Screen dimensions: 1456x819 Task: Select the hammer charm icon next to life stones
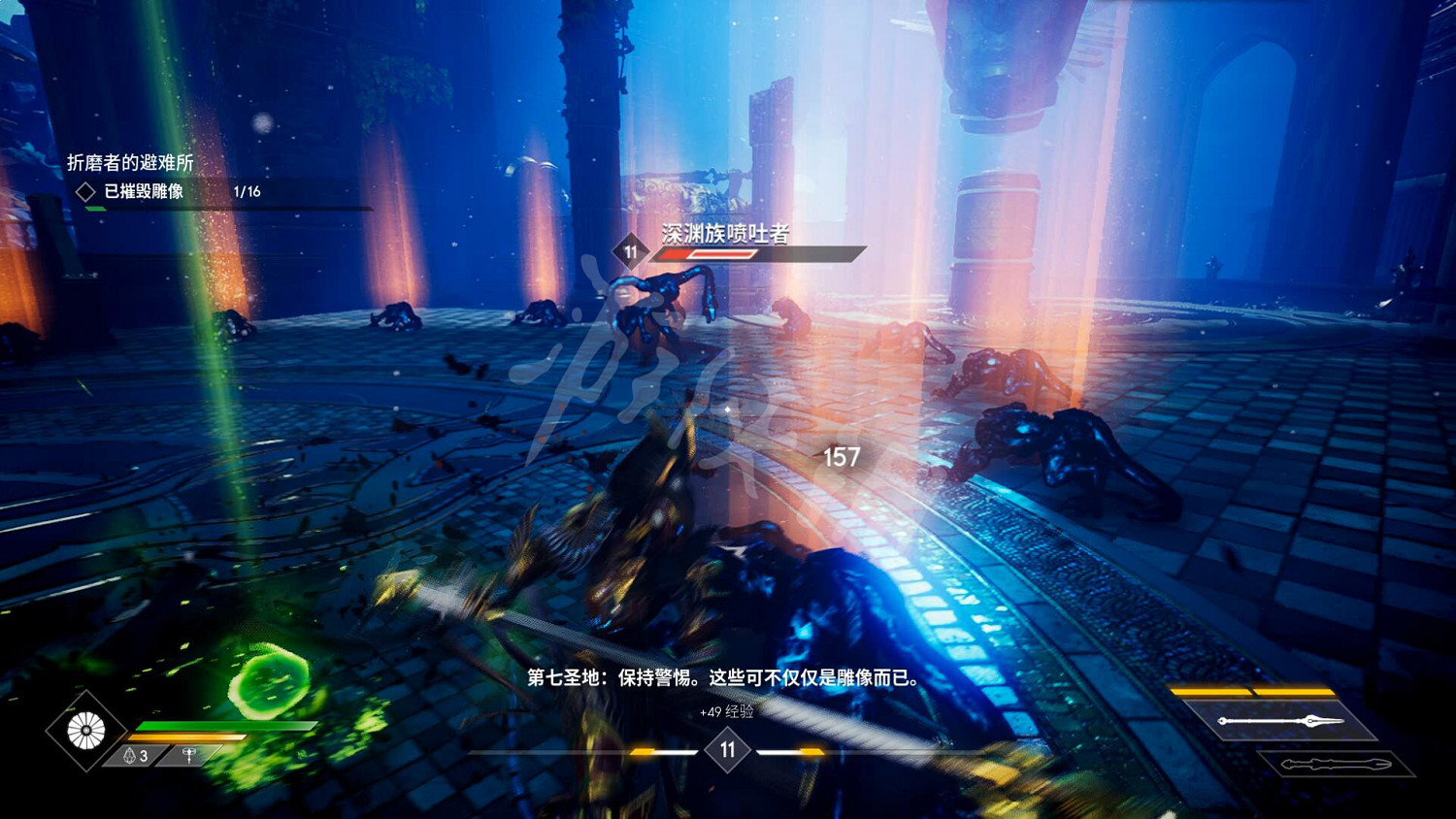186,754
